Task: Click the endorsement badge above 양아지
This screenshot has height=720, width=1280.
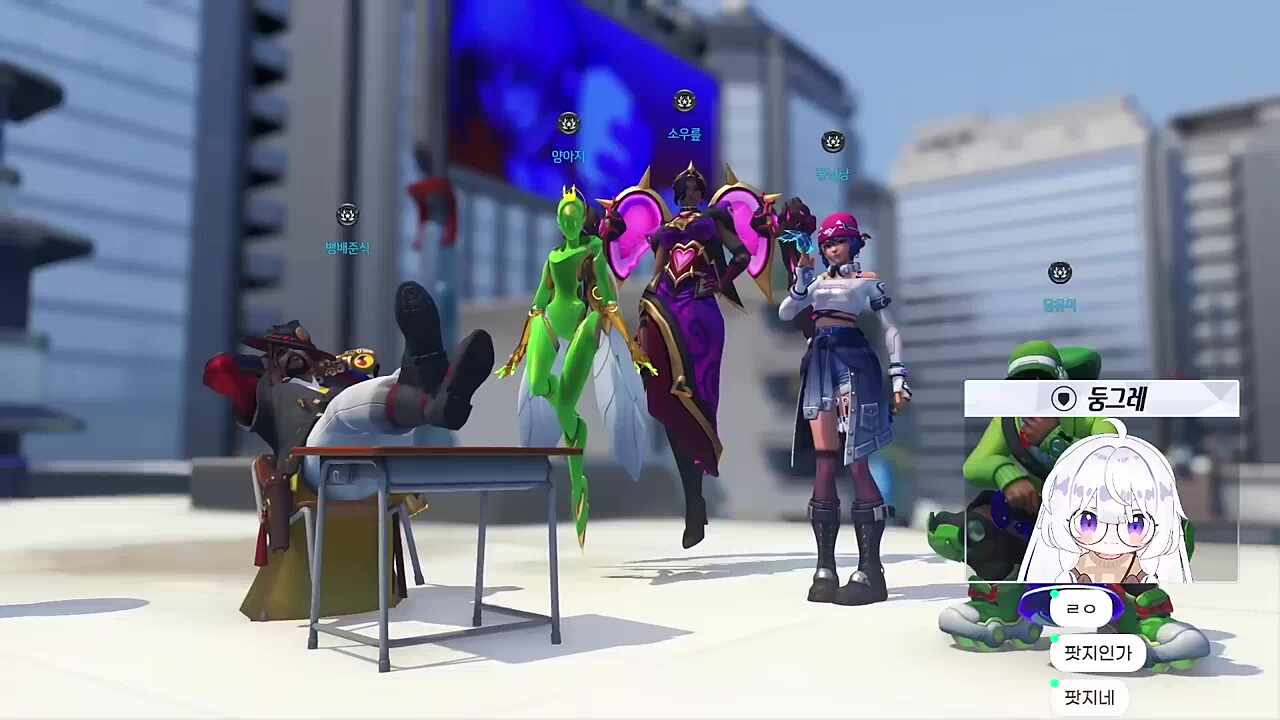Action: tap(567, 123)
